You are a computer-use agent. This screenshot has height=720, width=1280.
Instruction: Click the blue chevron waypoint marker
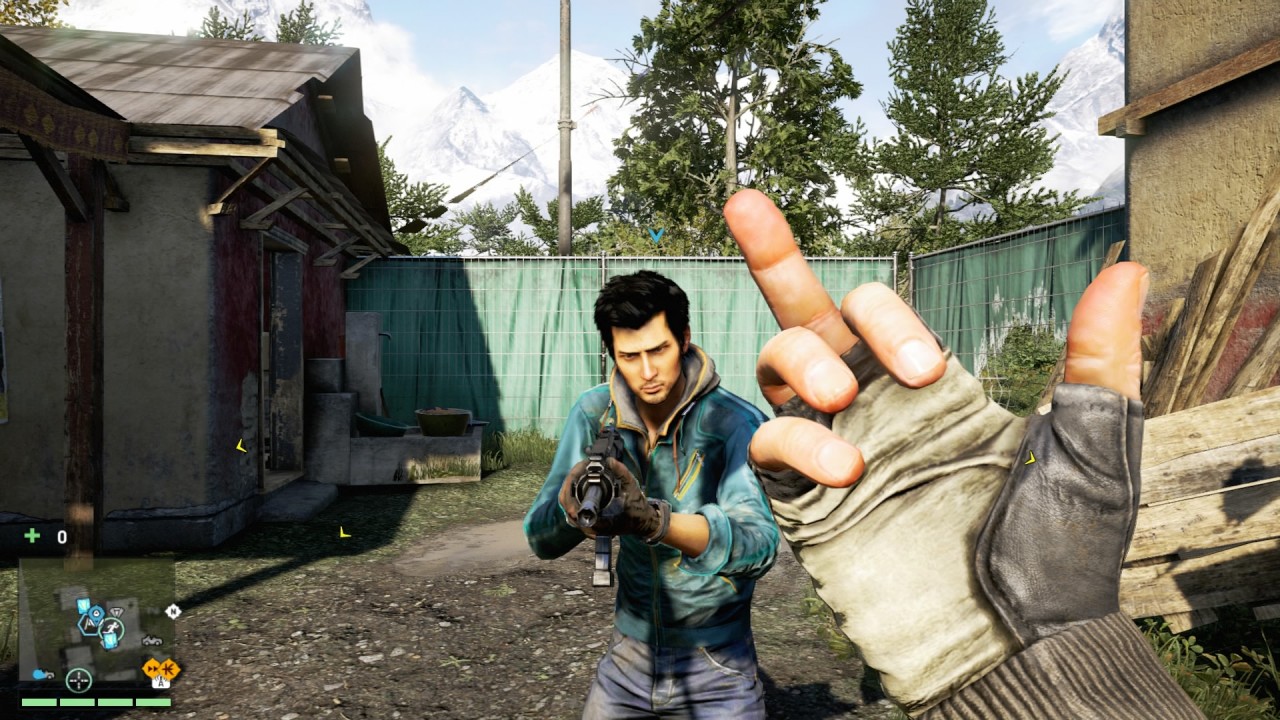[x=656, y=235]
